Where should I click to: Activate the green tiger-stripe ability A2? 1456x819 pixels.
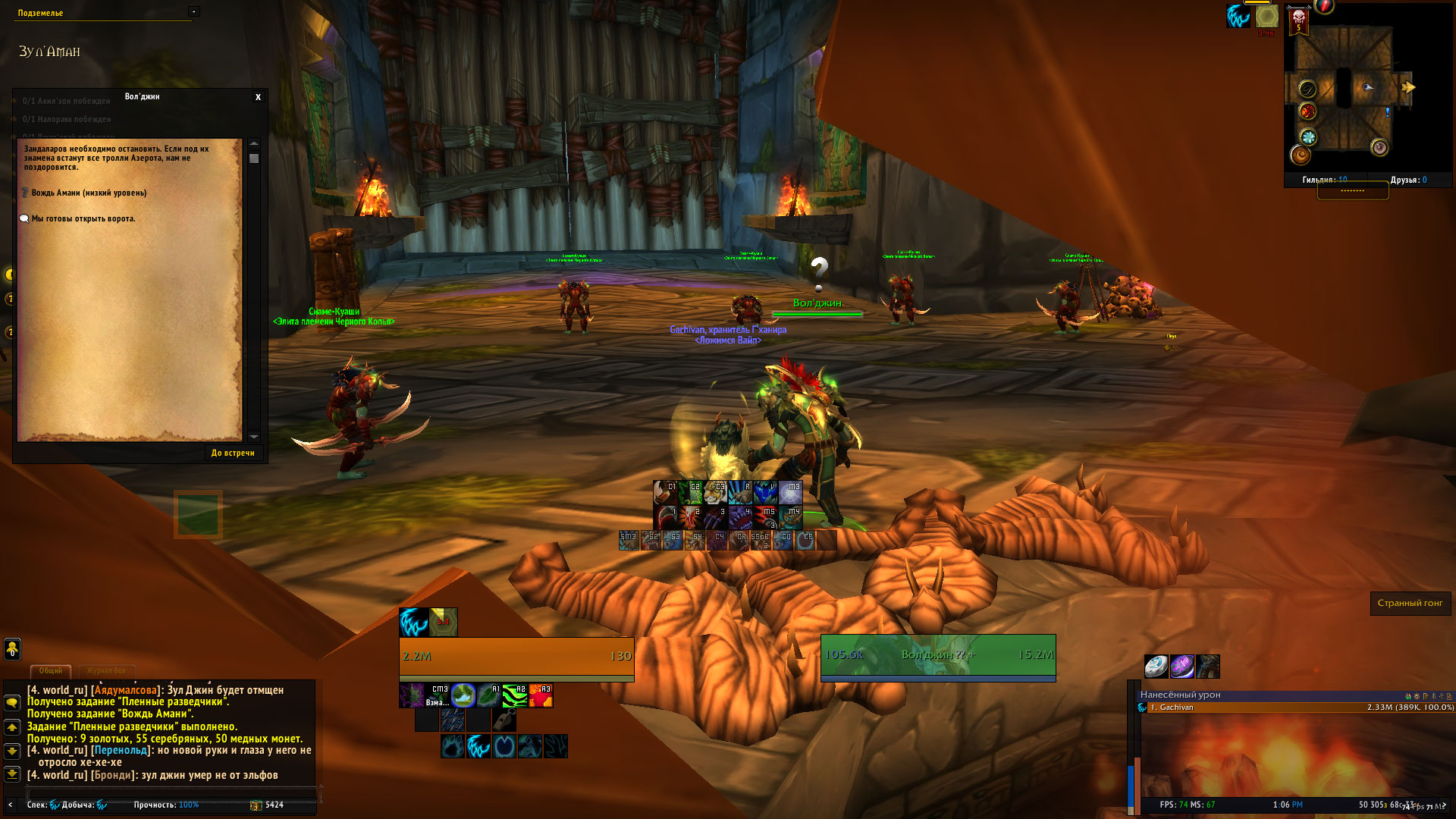(x=514, y=695)
